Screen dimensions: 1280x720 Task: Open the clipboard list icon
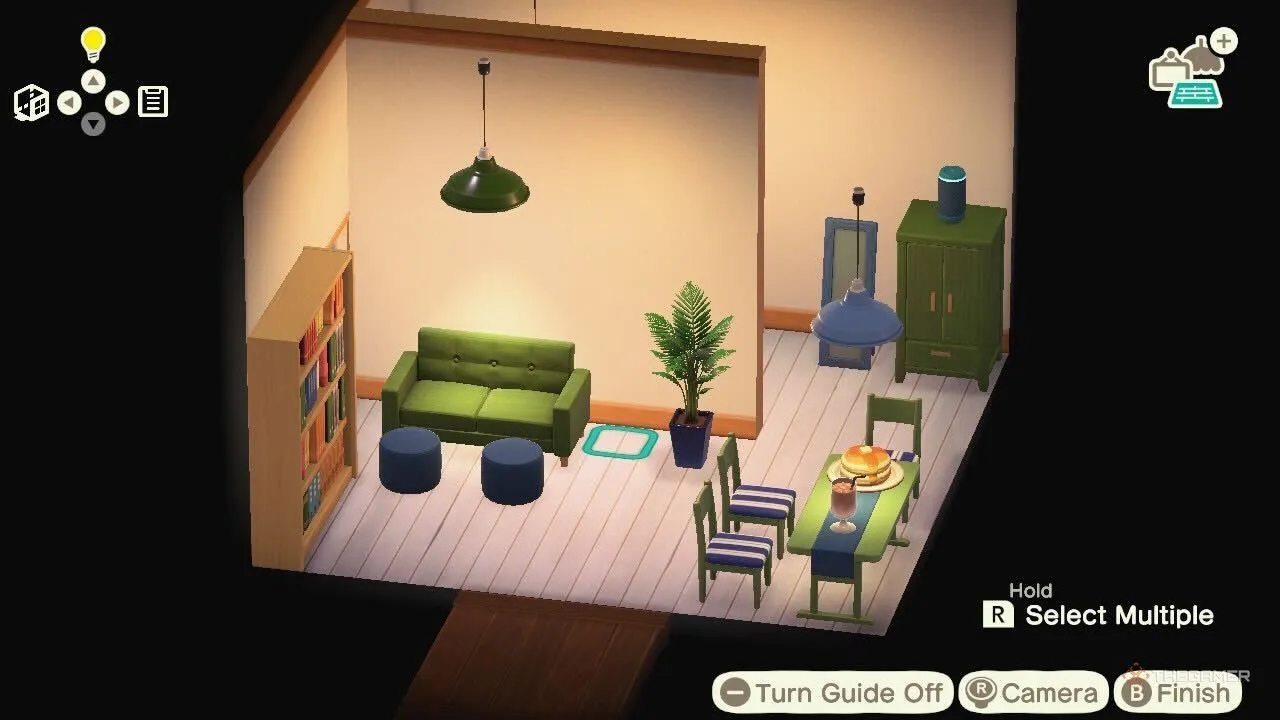pos(152,102)
